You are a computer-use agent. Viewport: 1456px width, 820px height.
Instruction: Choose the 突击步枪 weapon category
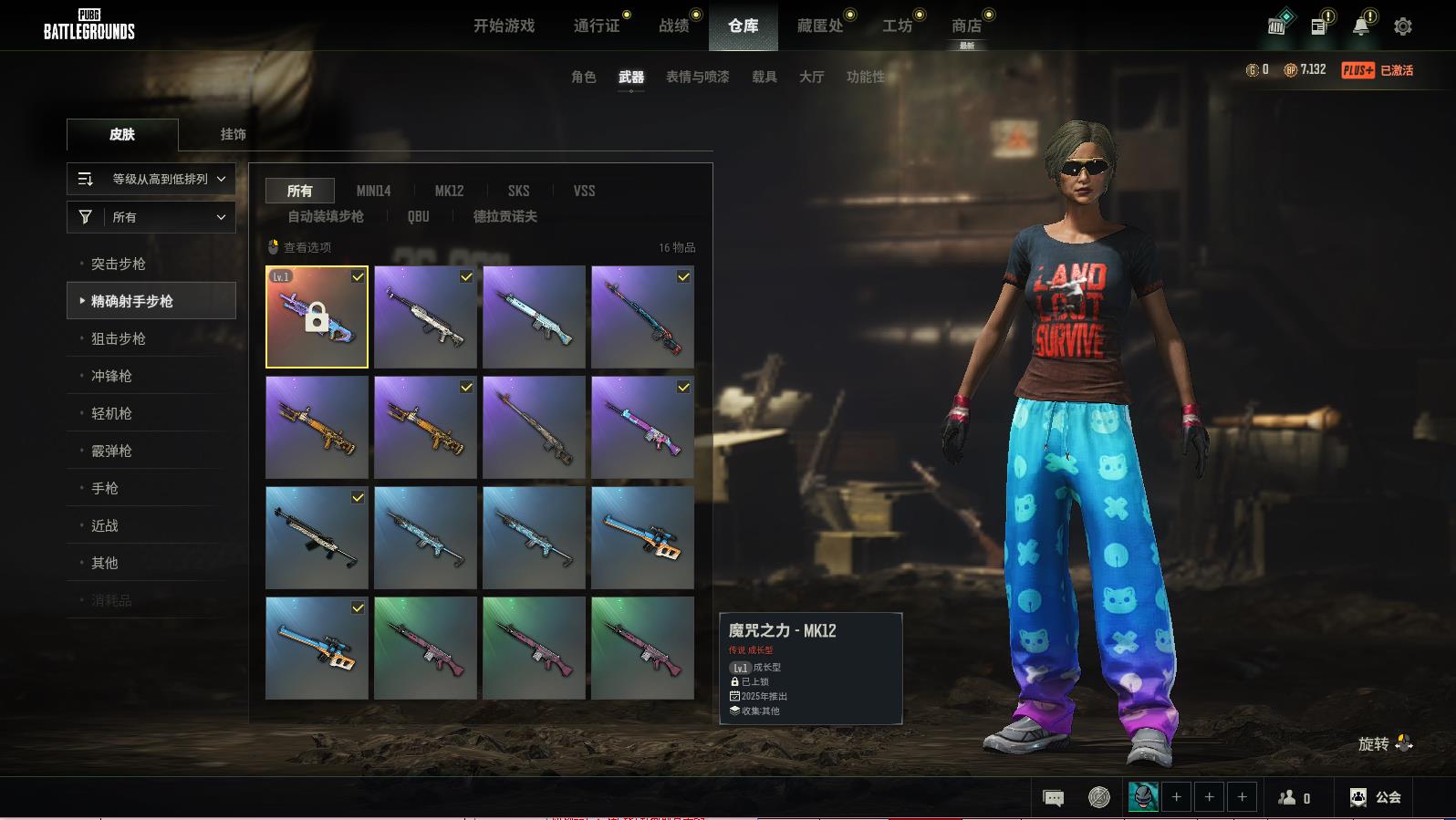click(119, 264)
